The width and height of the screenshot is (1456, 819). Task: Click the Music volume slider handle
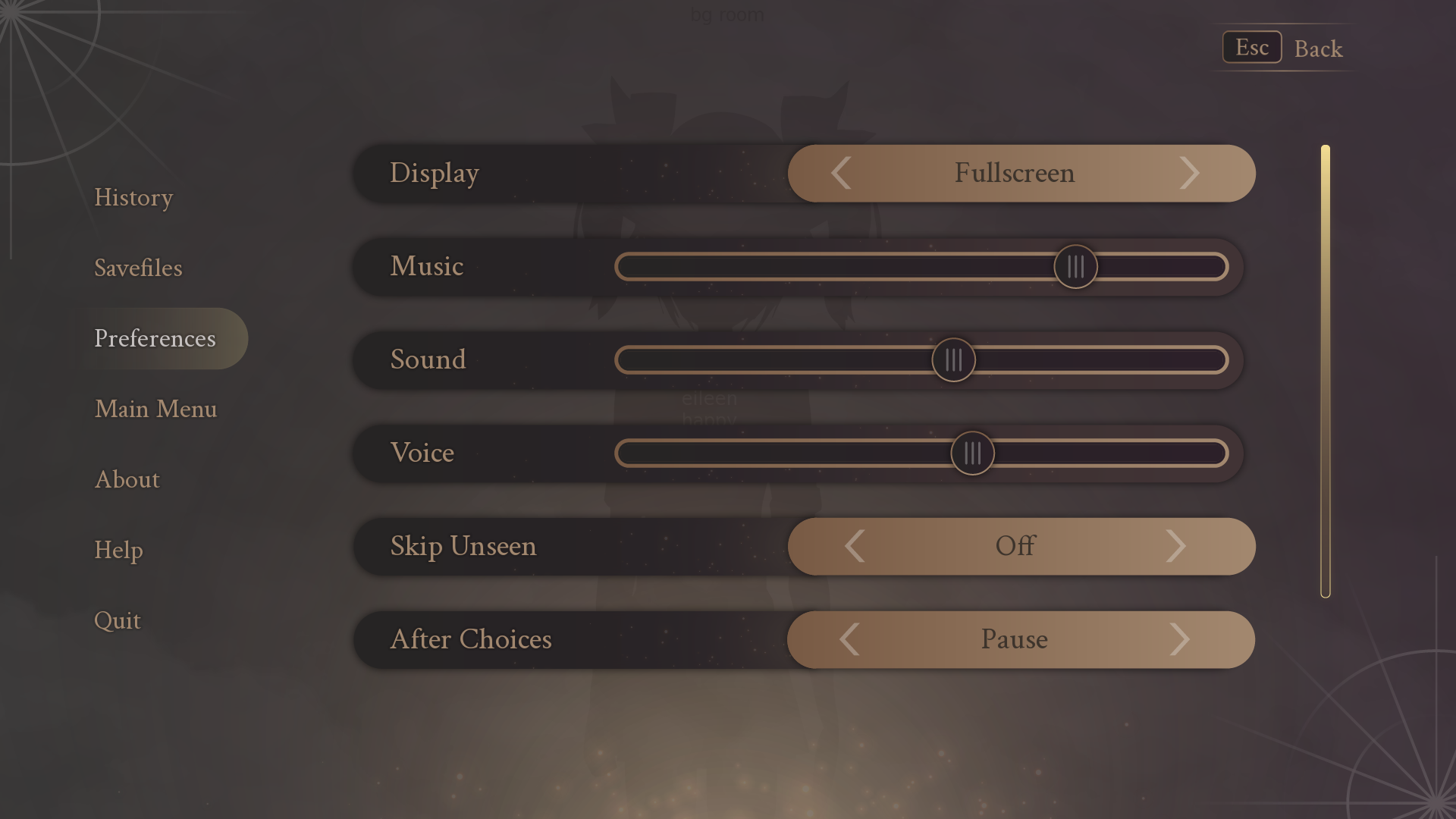tap(1076, 267)
